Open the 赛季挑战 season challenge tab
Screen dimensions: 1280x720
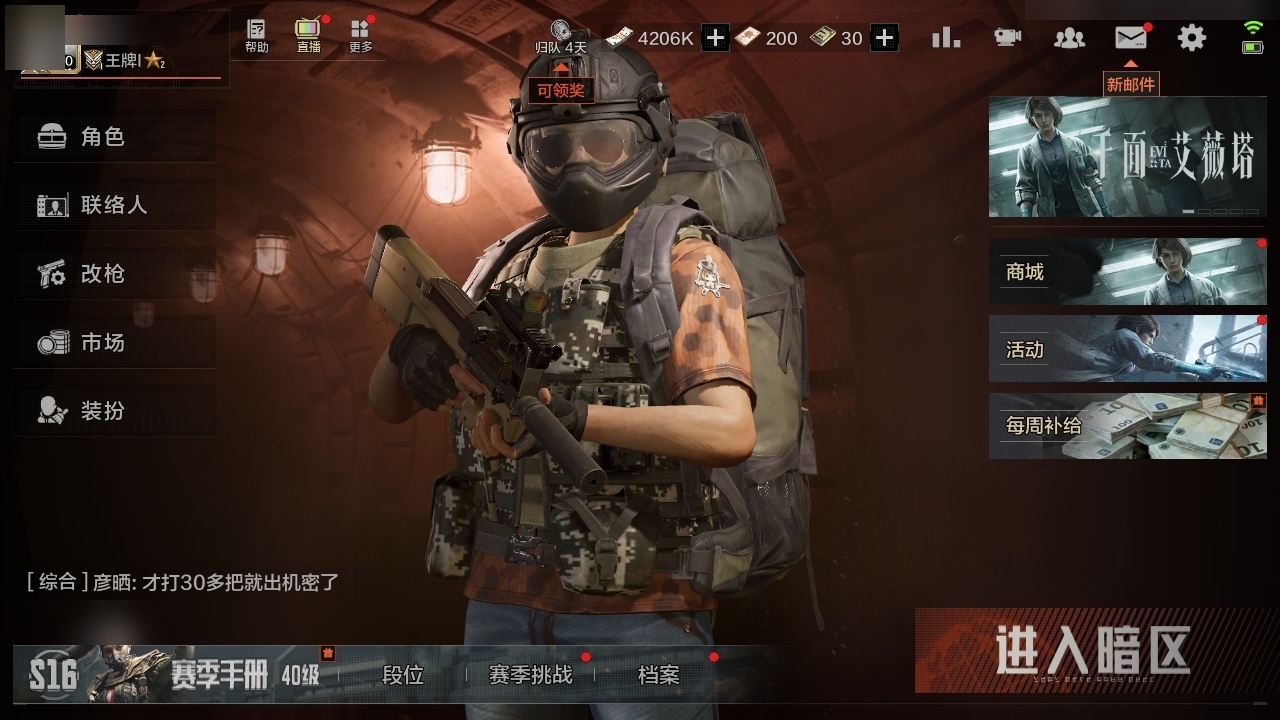530,676
